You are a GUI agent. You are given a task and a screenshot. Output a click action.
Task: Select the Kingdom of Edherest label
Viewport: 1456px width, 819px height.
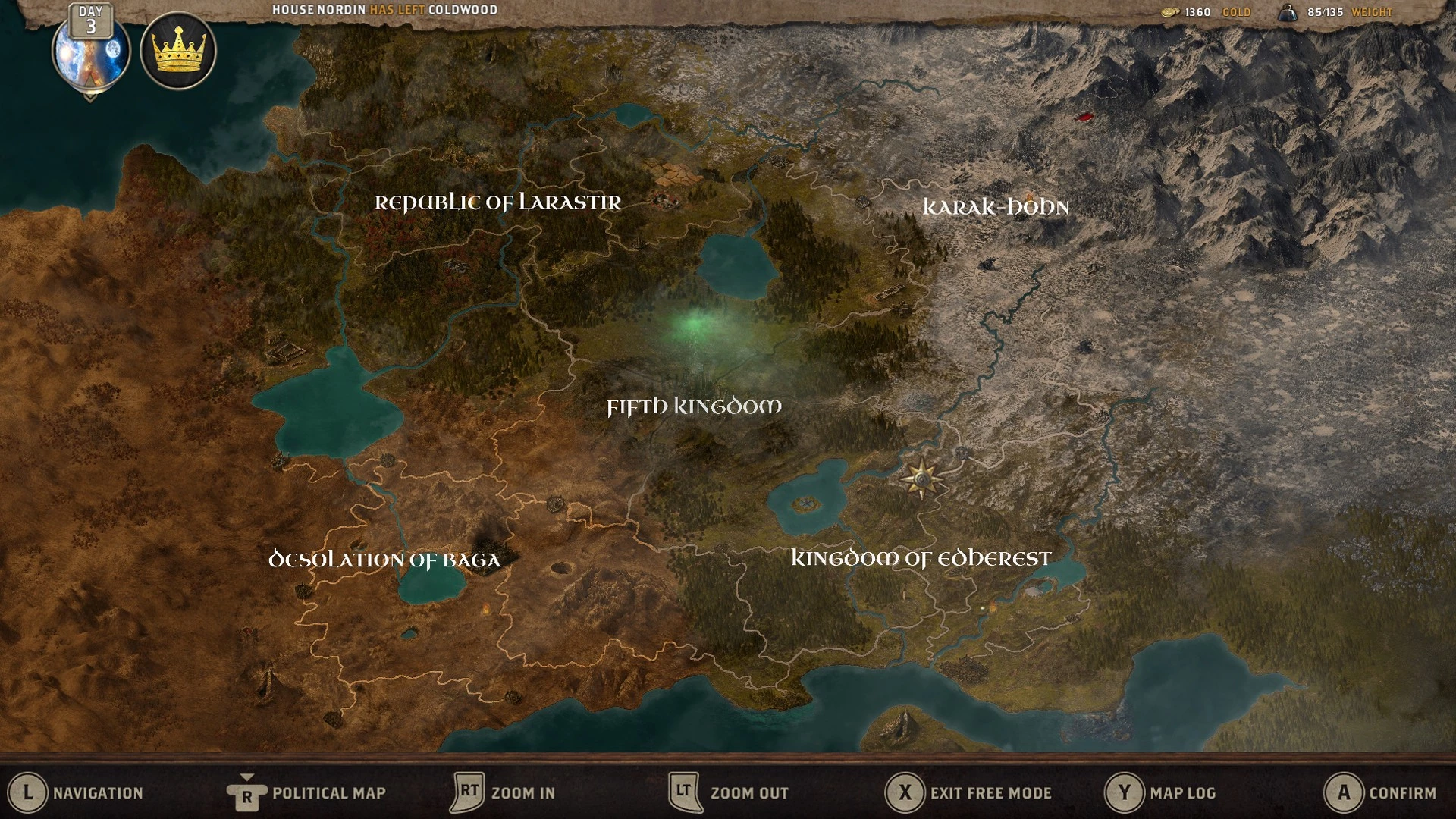click(921, 559)
